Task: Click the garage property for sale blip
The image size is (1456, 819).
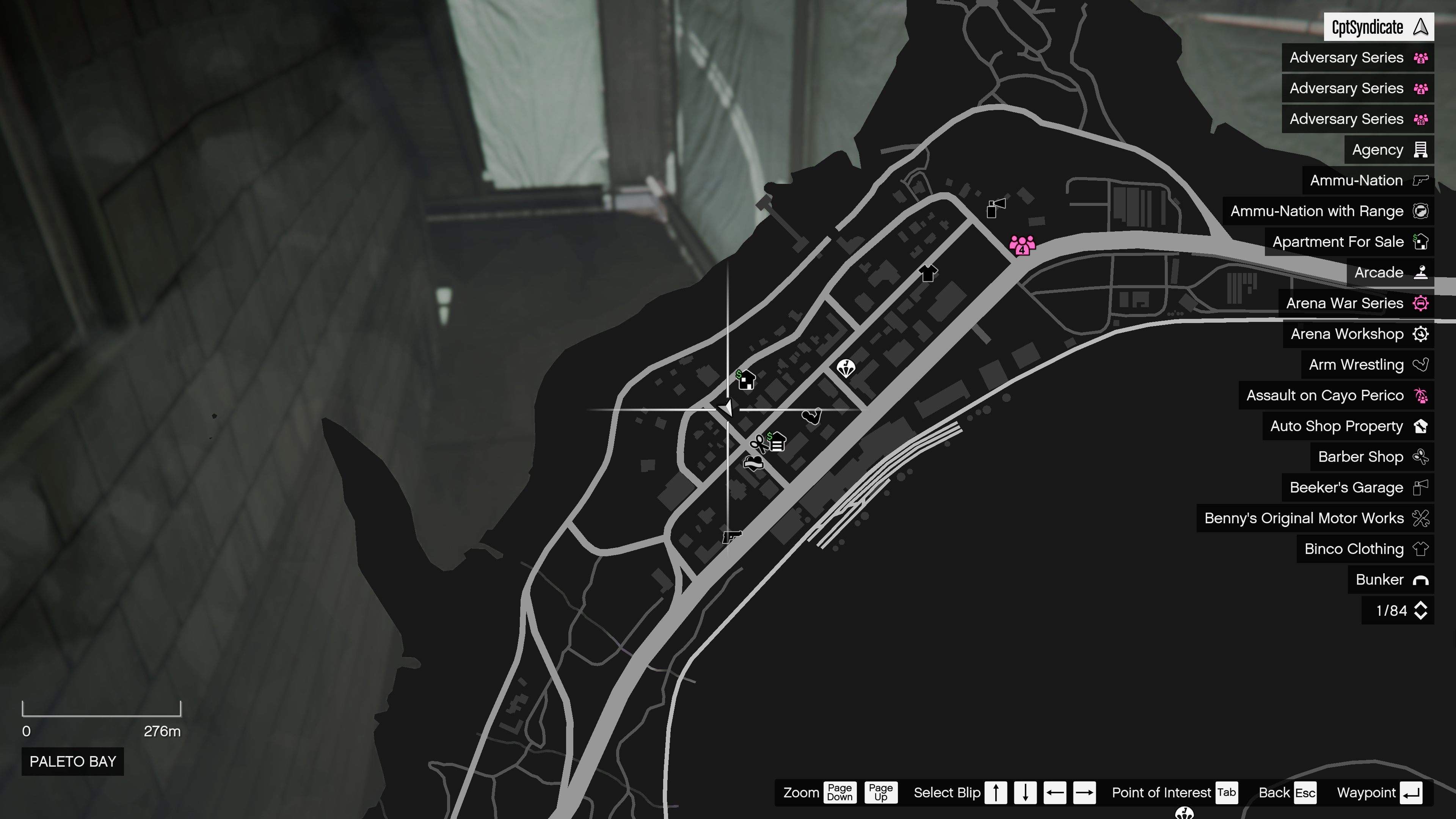Action: click(777, 442)
